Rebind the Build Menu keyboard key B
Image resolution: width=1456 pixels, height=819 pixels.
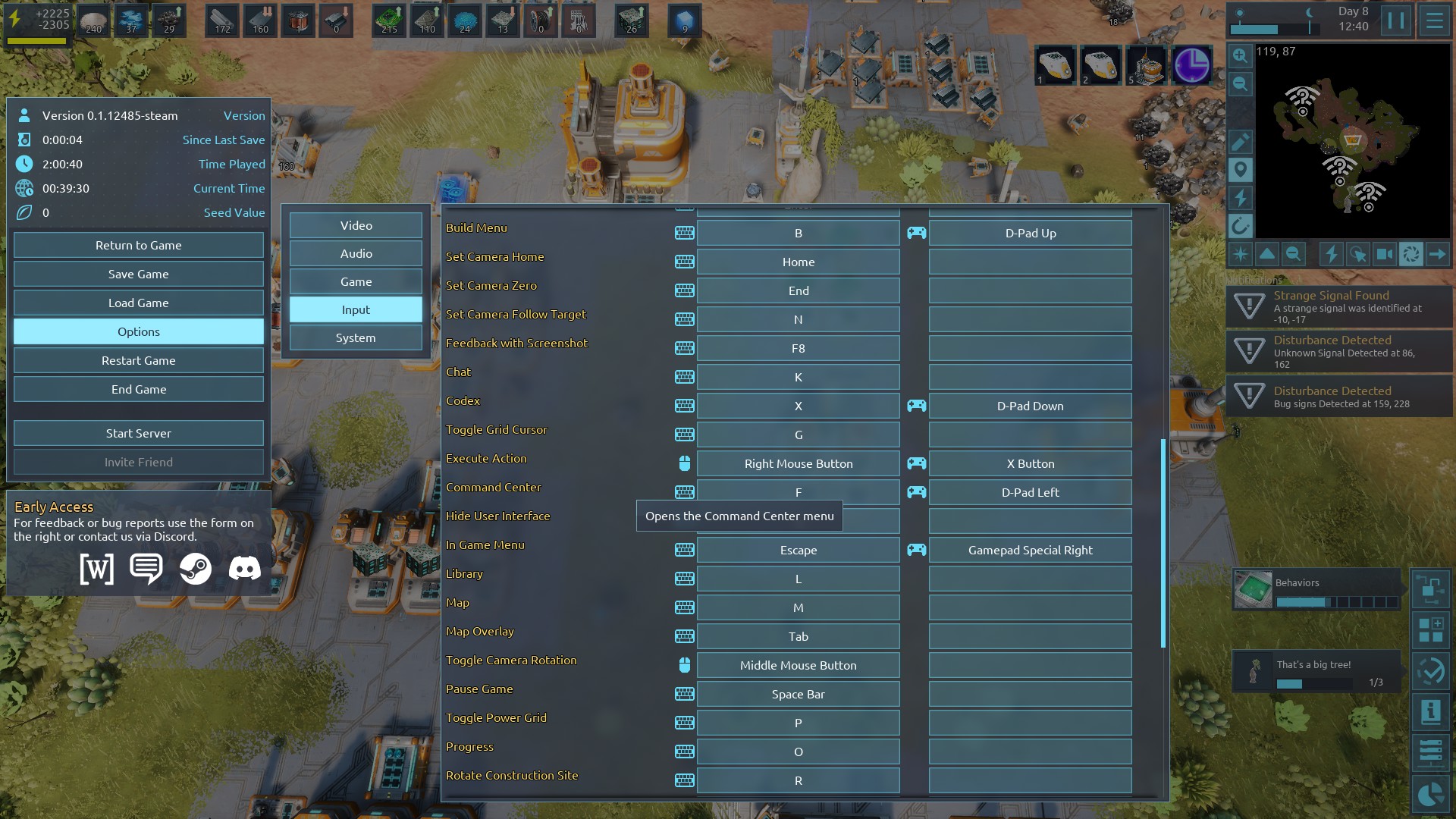click(x=798, y=234)
